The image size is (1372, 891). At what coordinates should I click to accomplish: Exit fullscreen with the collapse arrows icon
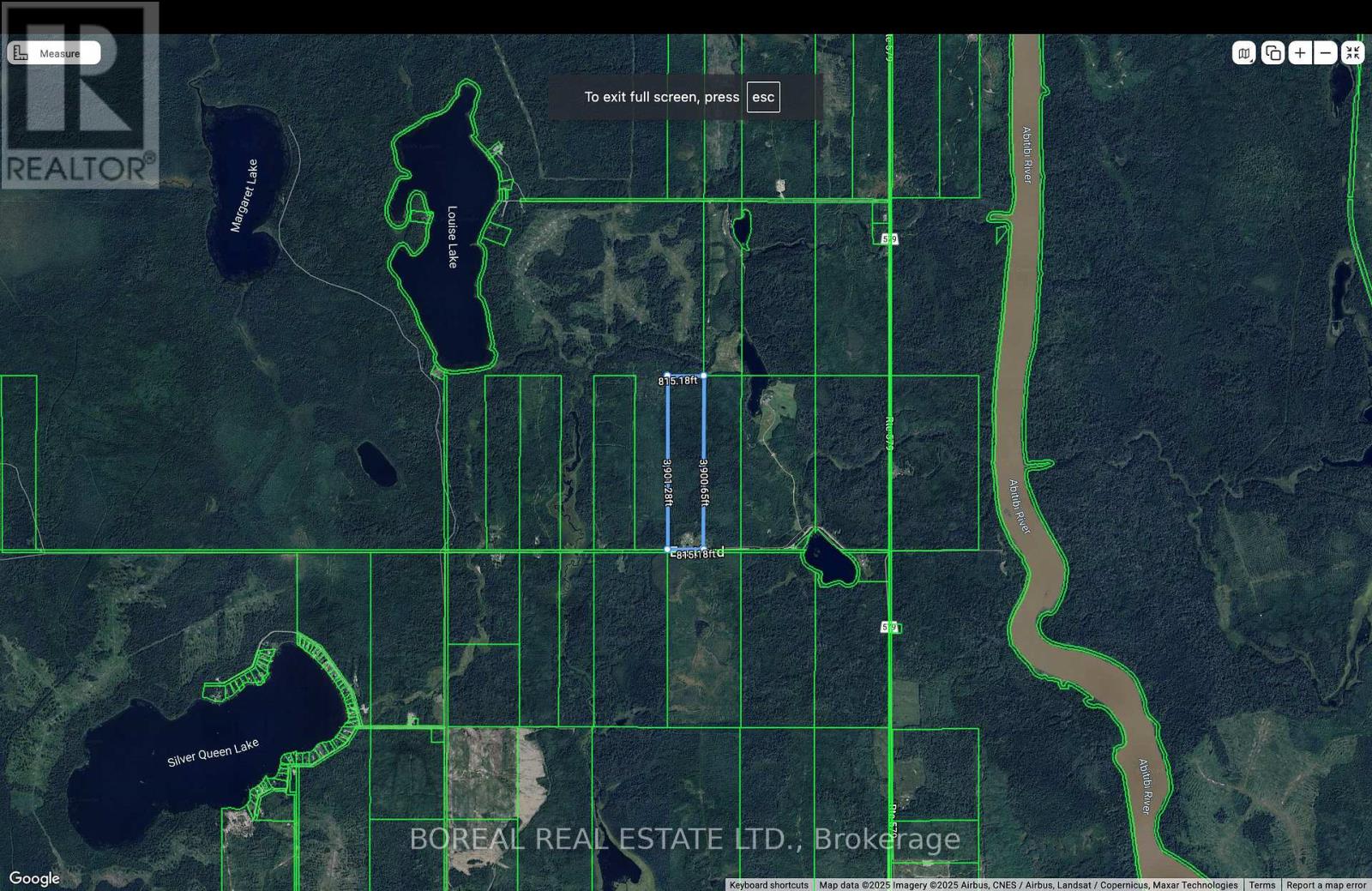1352,52
